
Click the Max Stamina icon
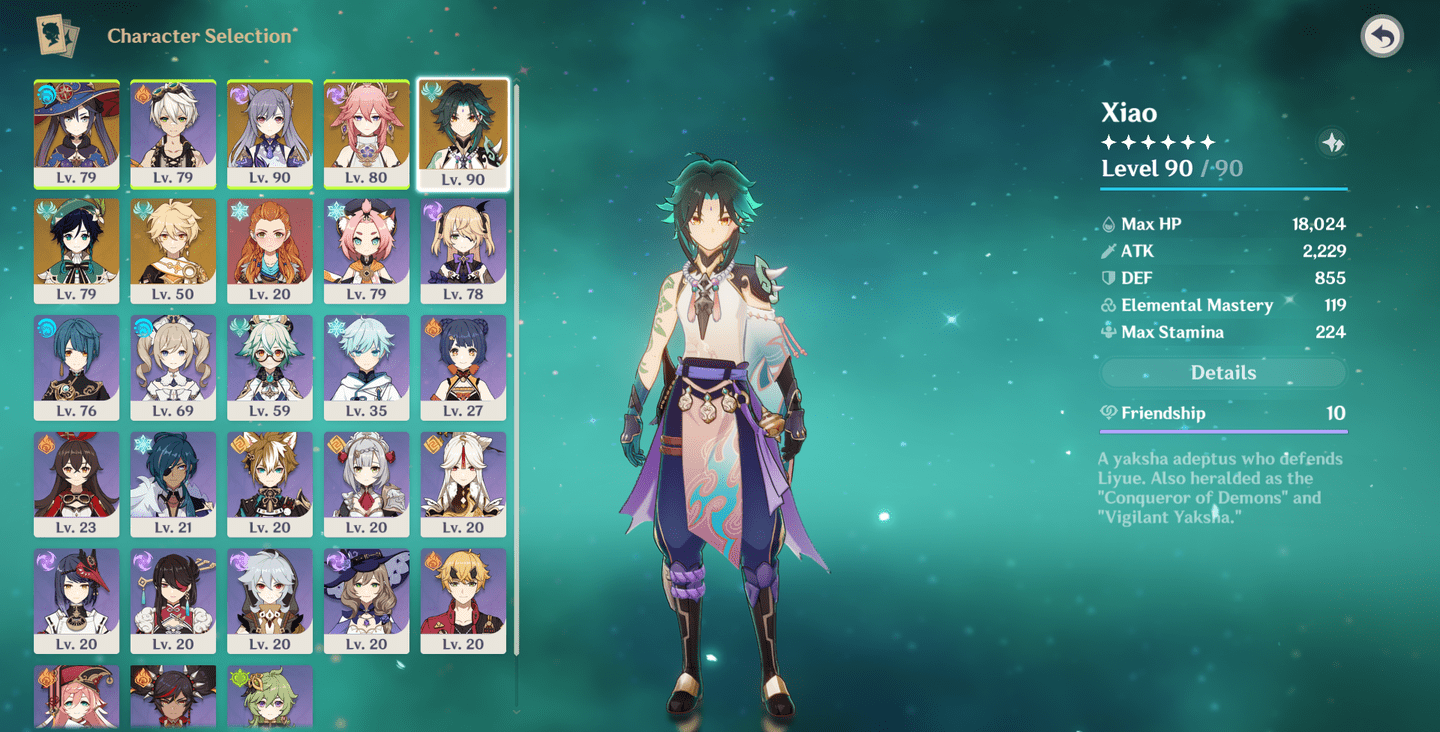pyautogui.click(x=1107, y=332)
